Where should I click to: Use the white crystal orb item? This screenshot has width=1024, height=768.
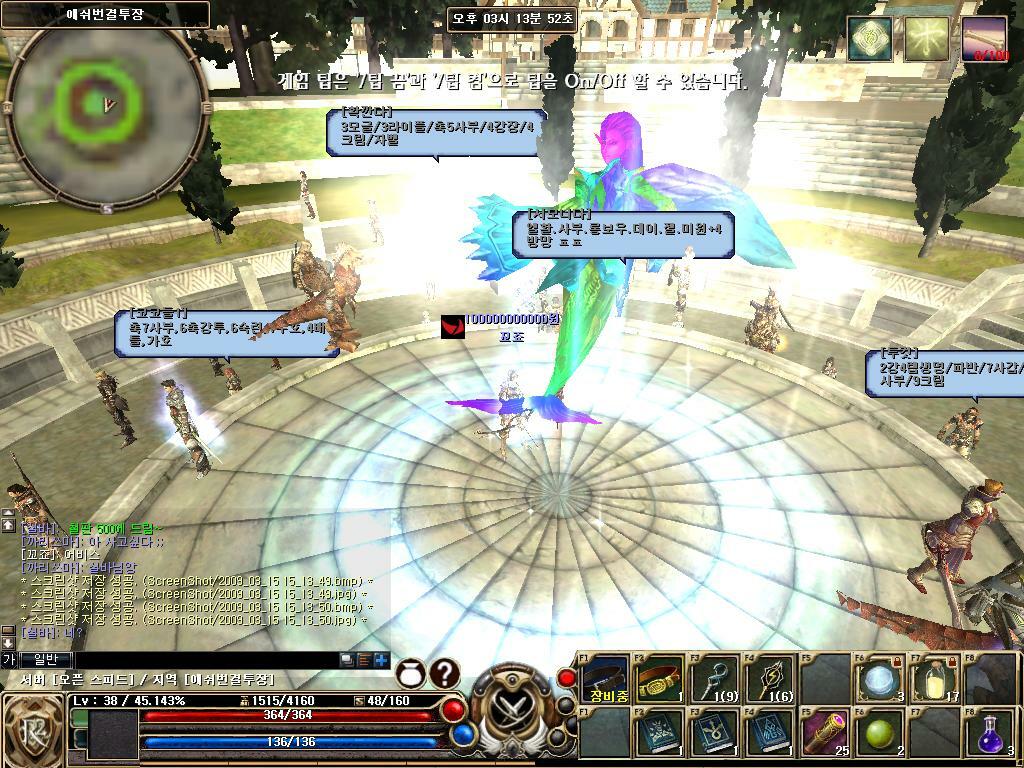click(x=879, y=679)
